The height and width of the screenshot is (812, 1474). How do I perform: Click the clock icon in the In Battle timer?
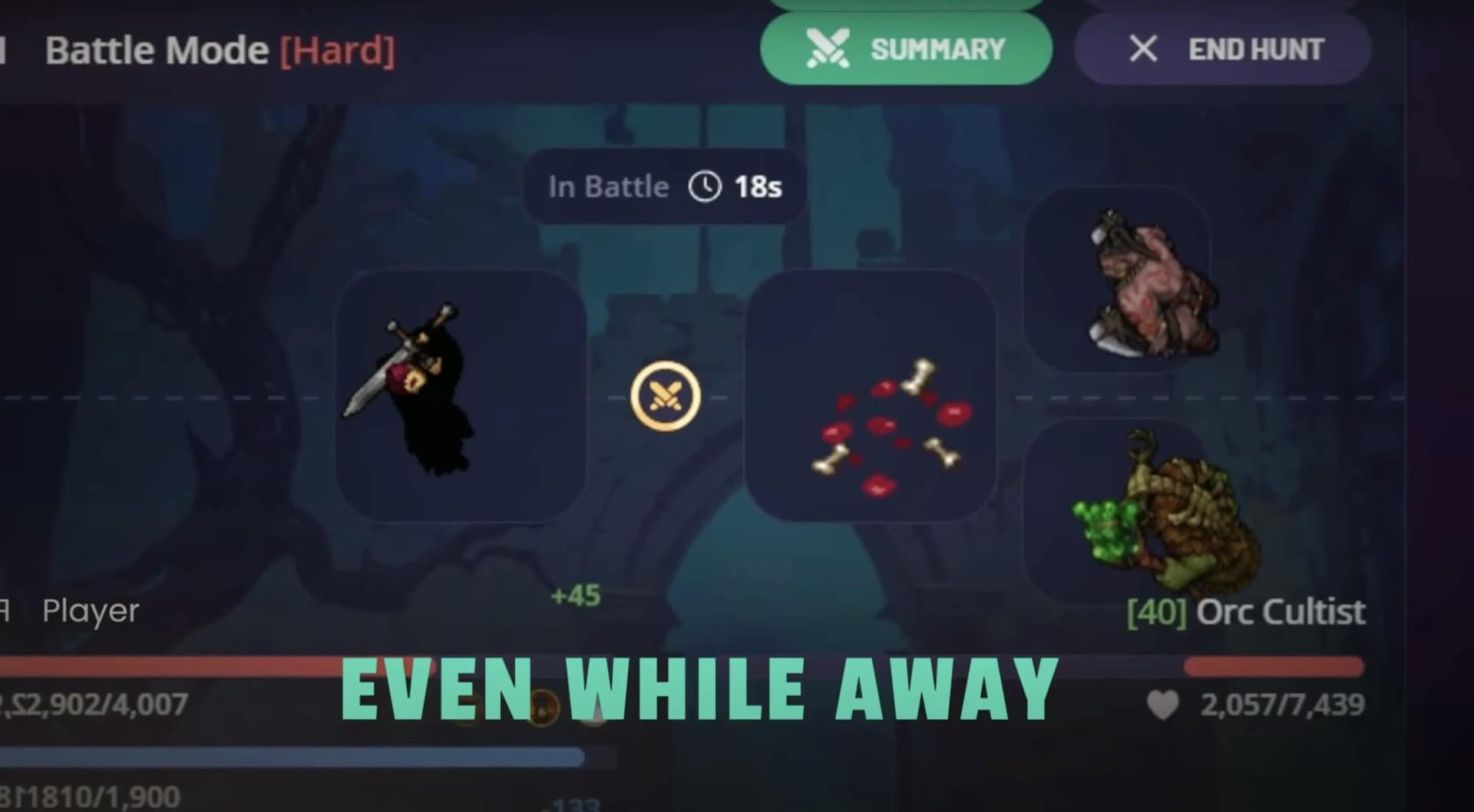[x=704, y=185]
